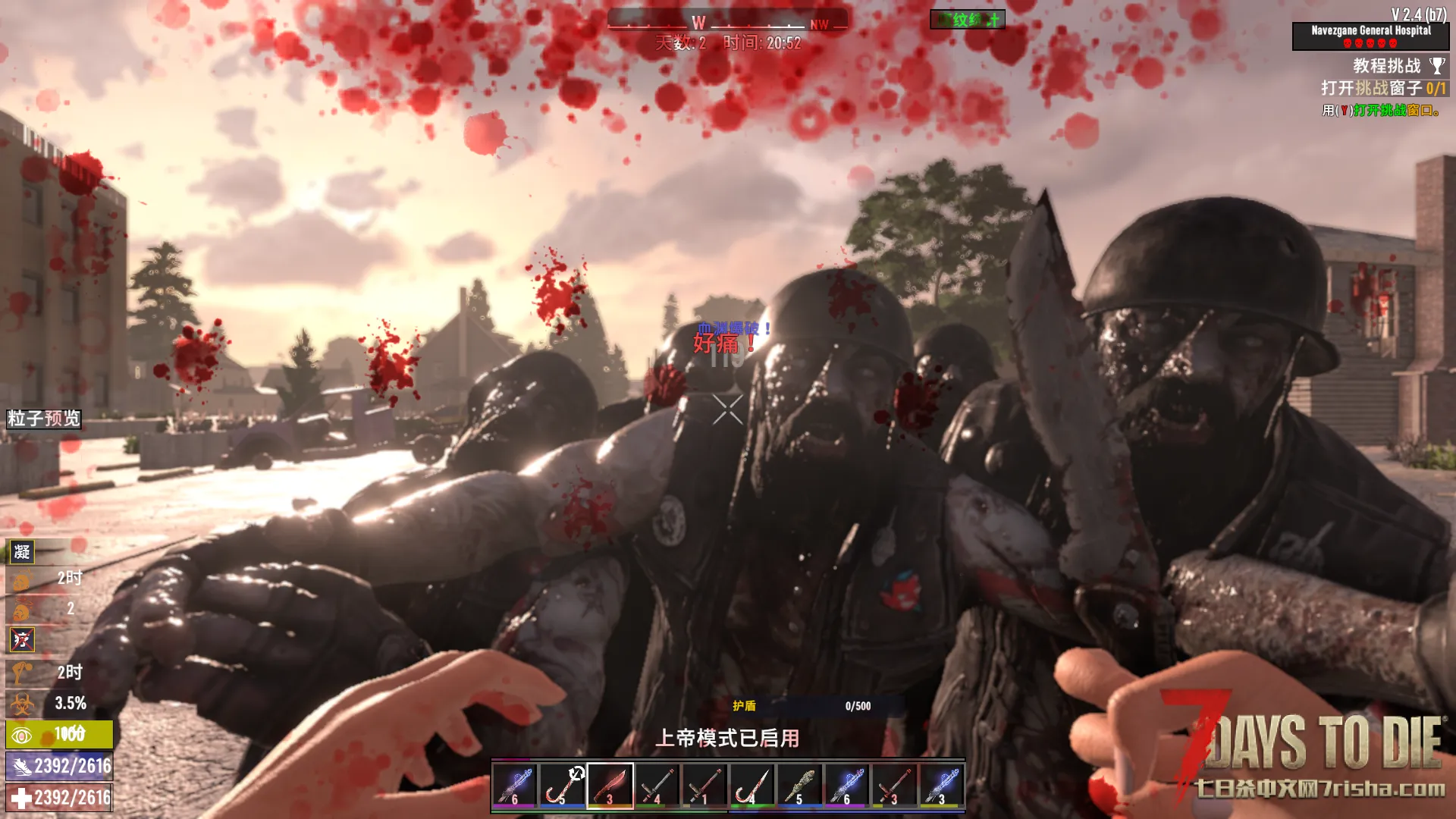The height and width of the screenshot is (819, 1456).
Task: Choose the hook with the swap arrows badge
Action: 562,786
